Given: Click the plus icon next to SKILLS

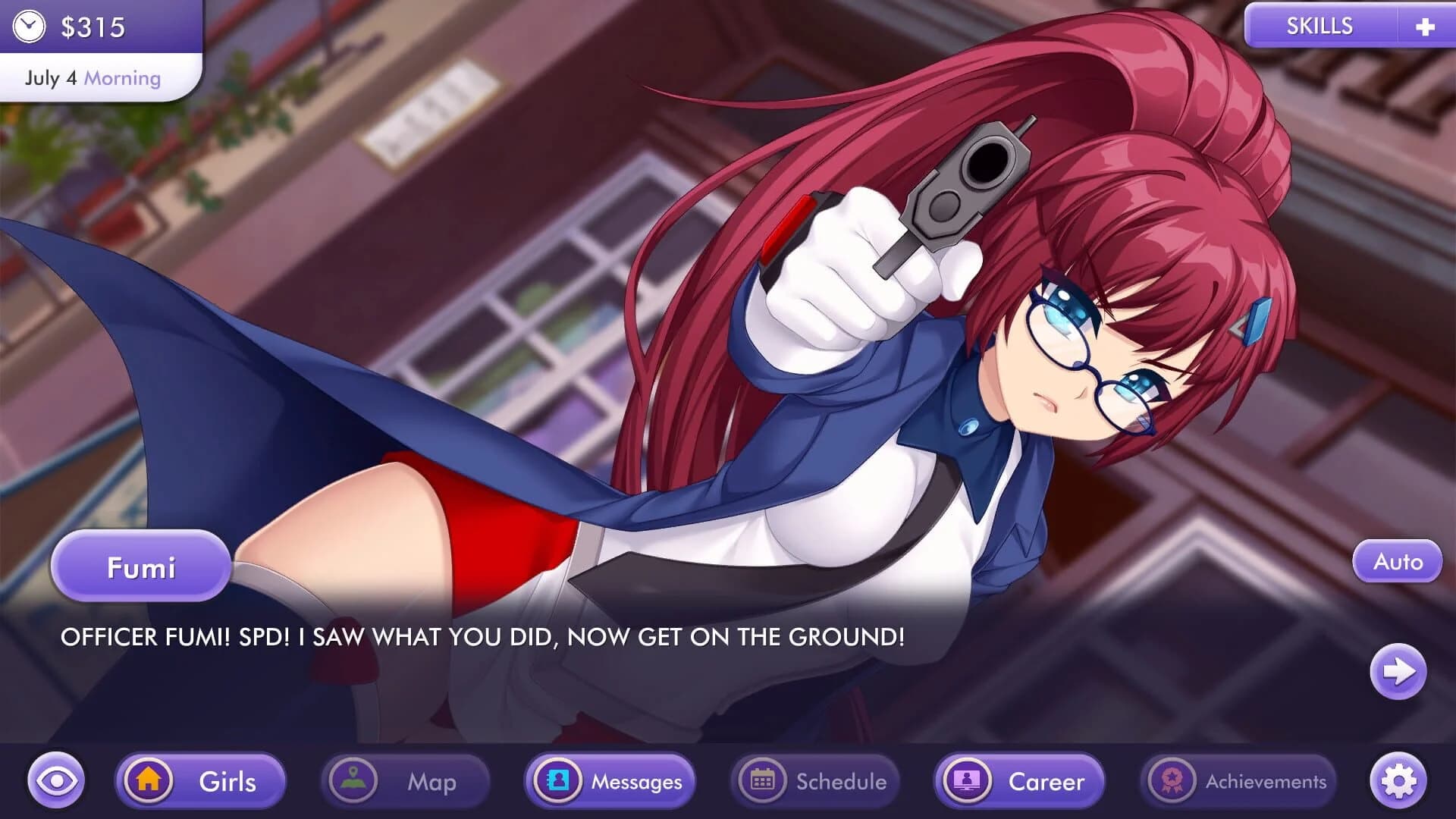Looking at the screenshot, I should (x=1426, y=25).
